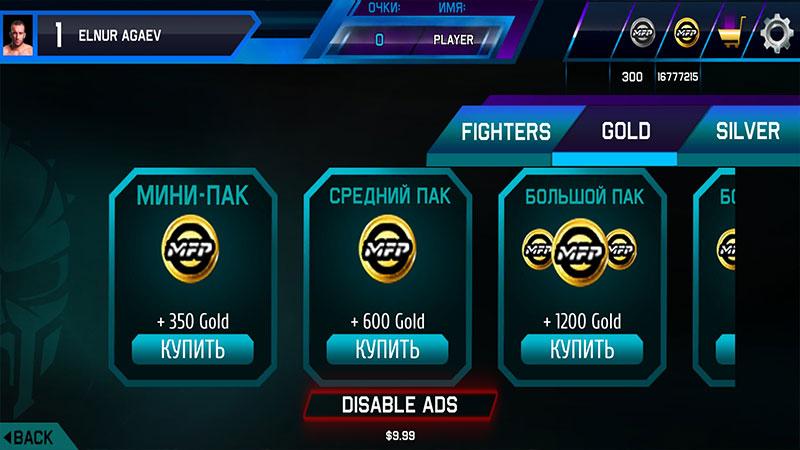Select the Gold tab
800x450 pixels.
(x=625, y=131)
